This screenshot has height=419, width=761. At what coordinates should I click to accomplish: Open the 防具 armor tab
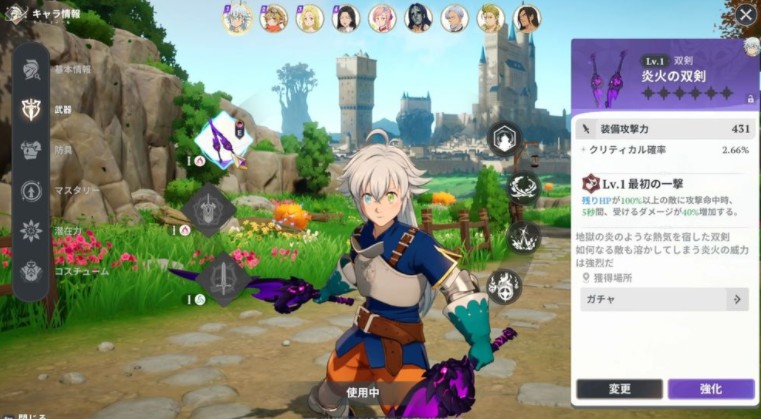click(x=31, y=149)
